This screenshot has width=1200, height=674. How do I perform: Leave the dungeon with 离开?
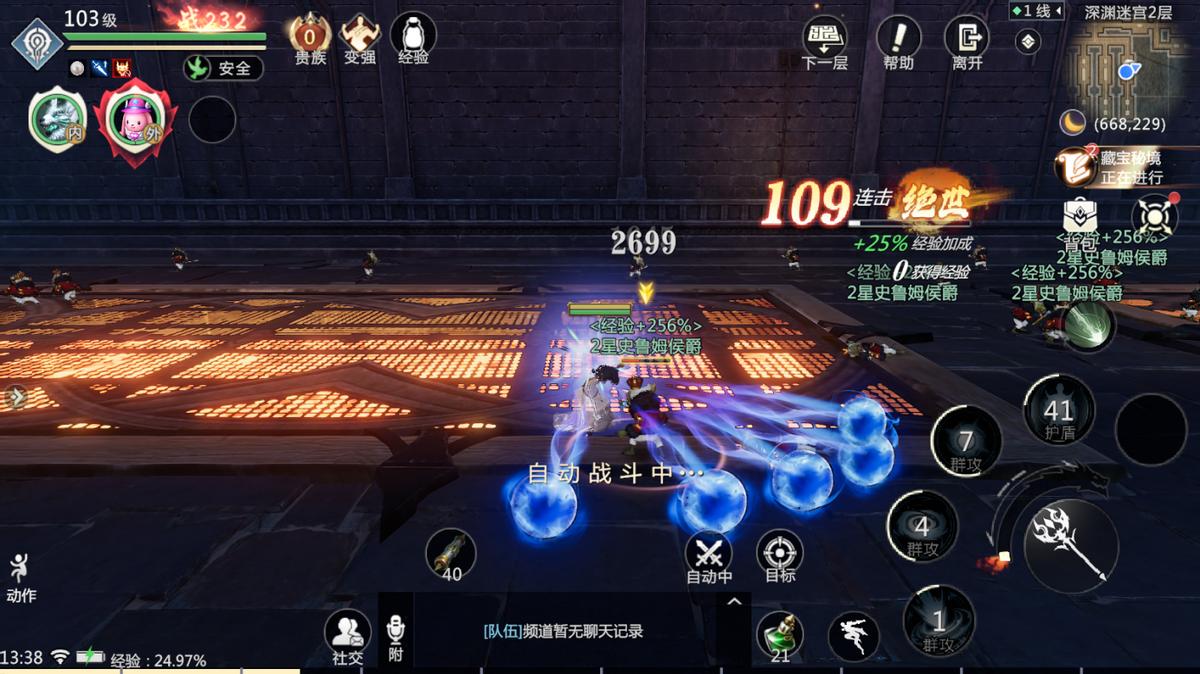point(967,42)
